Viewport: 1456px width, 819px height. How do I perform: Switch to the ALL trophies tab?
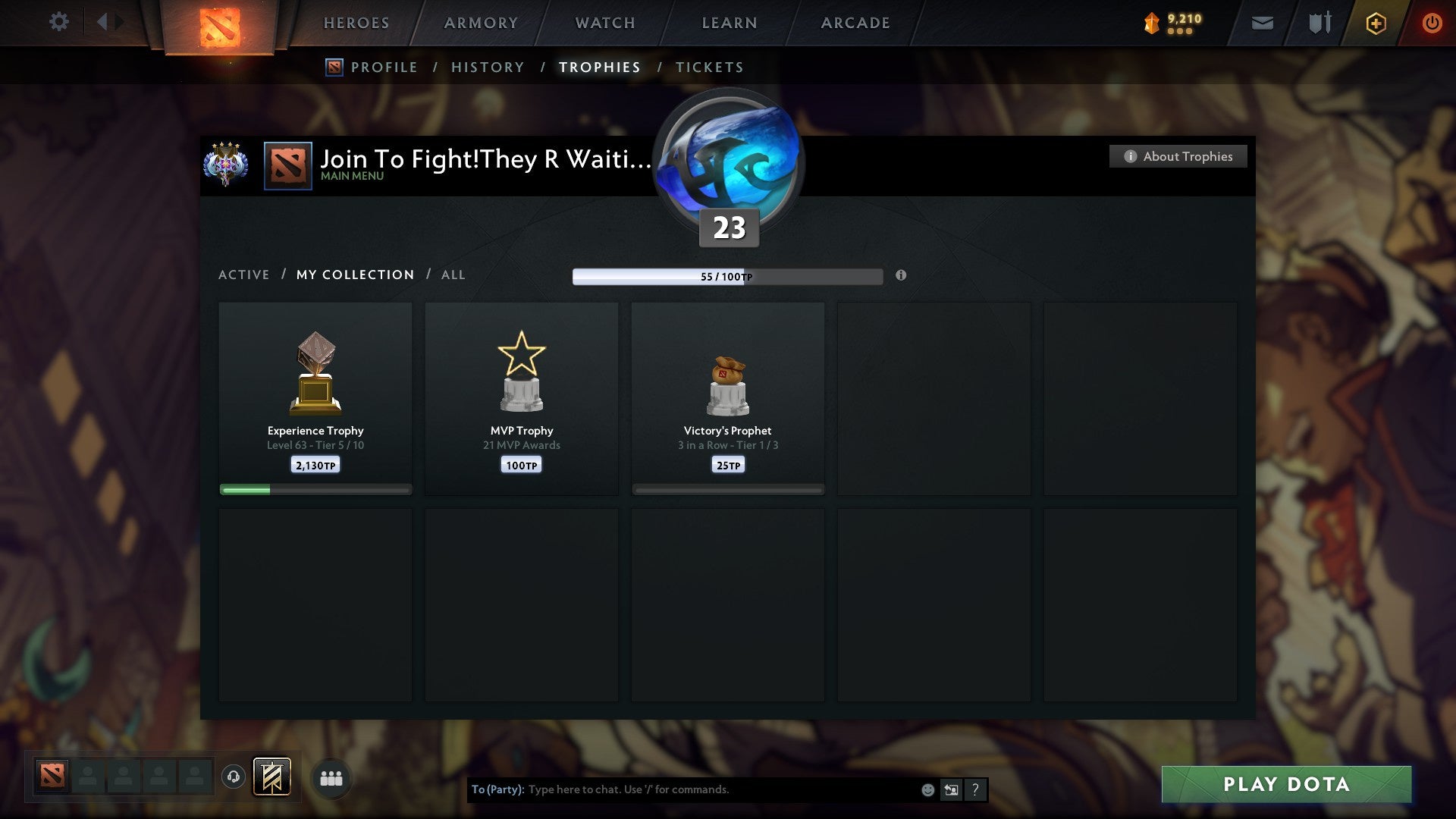click(x=453, y=275)
